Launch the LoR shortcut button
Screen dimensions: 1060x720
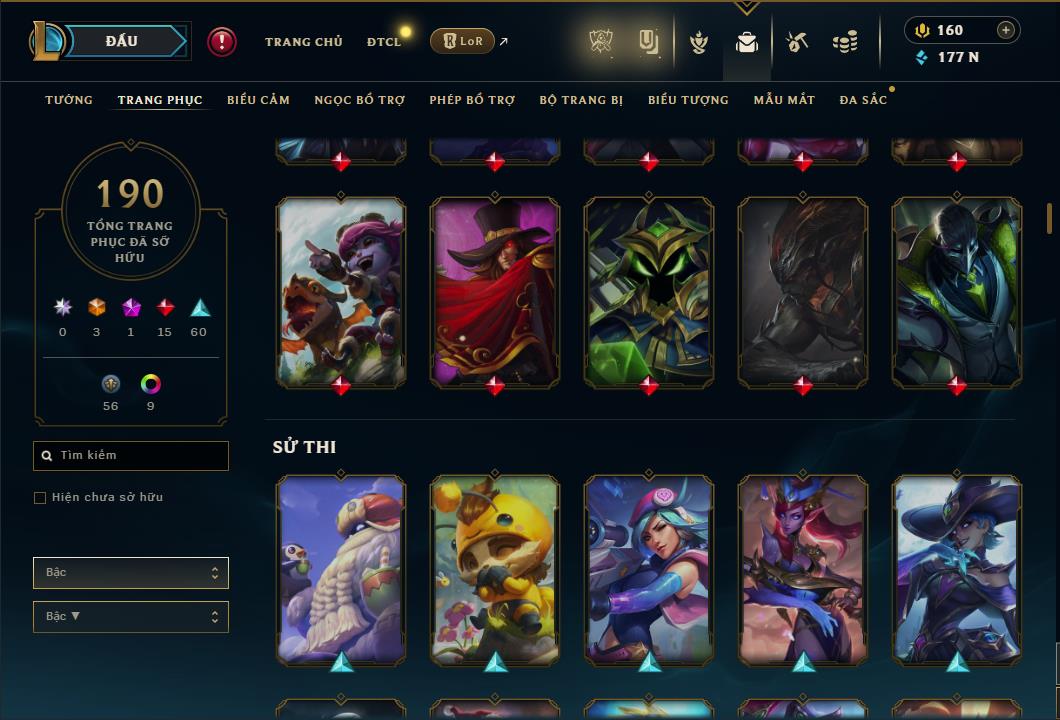[x=462, y=41]
